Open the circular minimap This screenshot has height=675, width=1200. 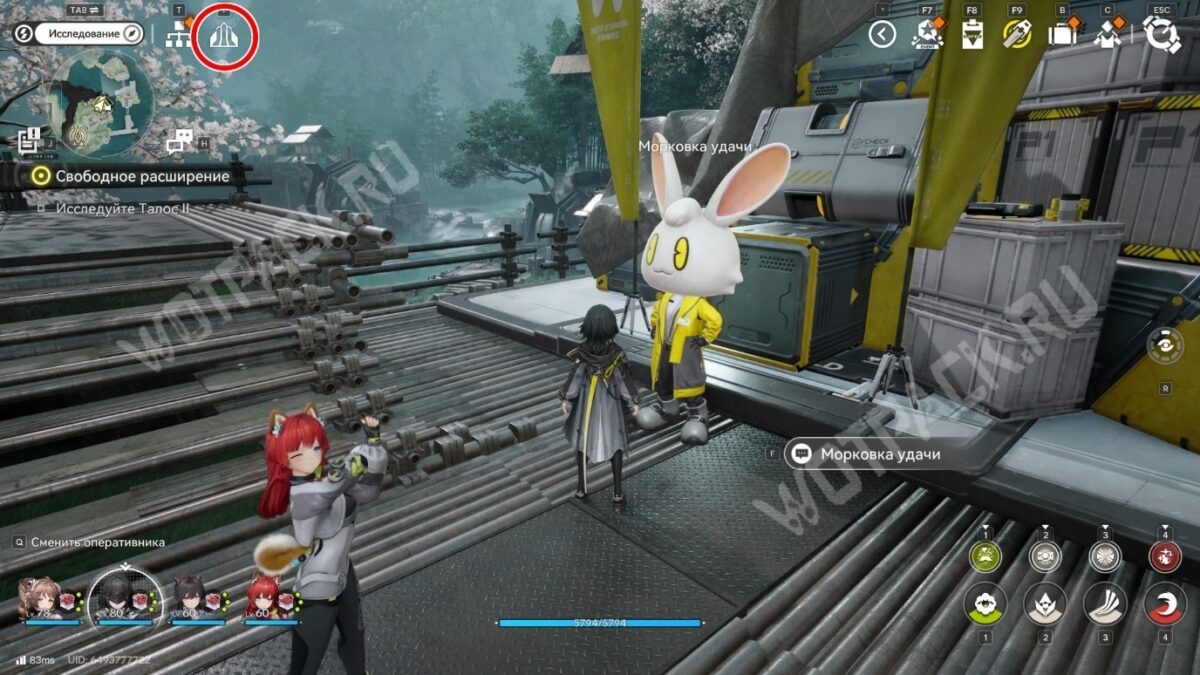(101, 103)
